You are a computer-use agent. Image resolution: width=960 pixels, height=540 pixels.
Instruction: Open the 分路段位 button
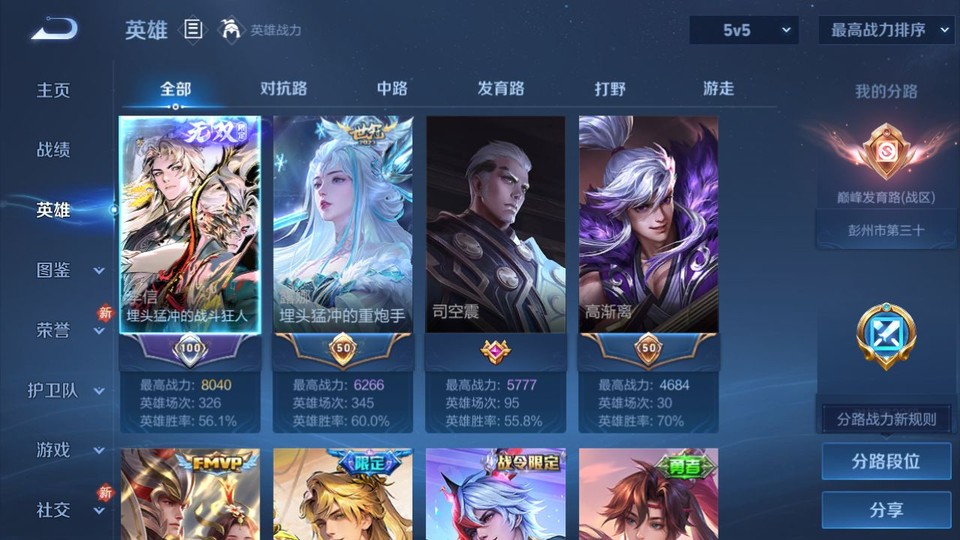(x=886, y=462)
